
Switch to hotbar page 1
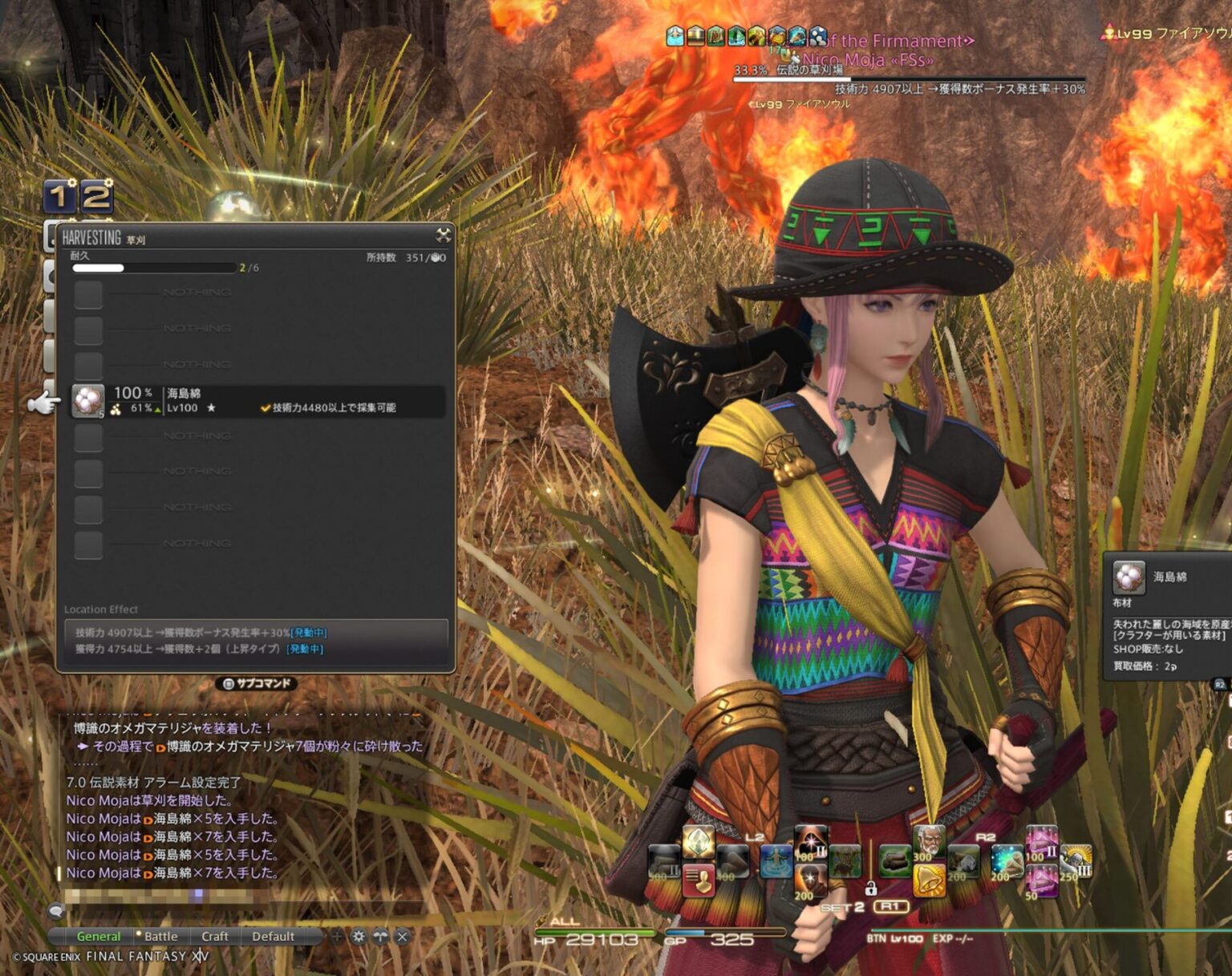[x=60, y=195]
